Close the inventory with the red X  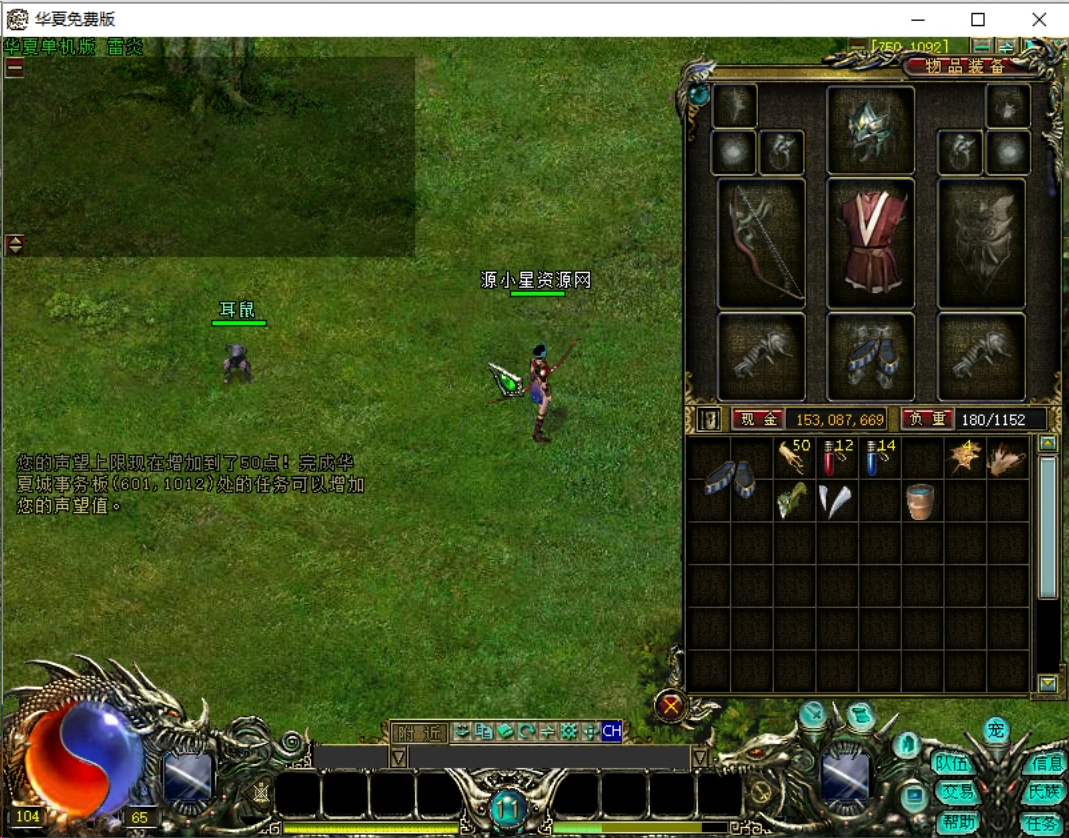coord(671,707)
